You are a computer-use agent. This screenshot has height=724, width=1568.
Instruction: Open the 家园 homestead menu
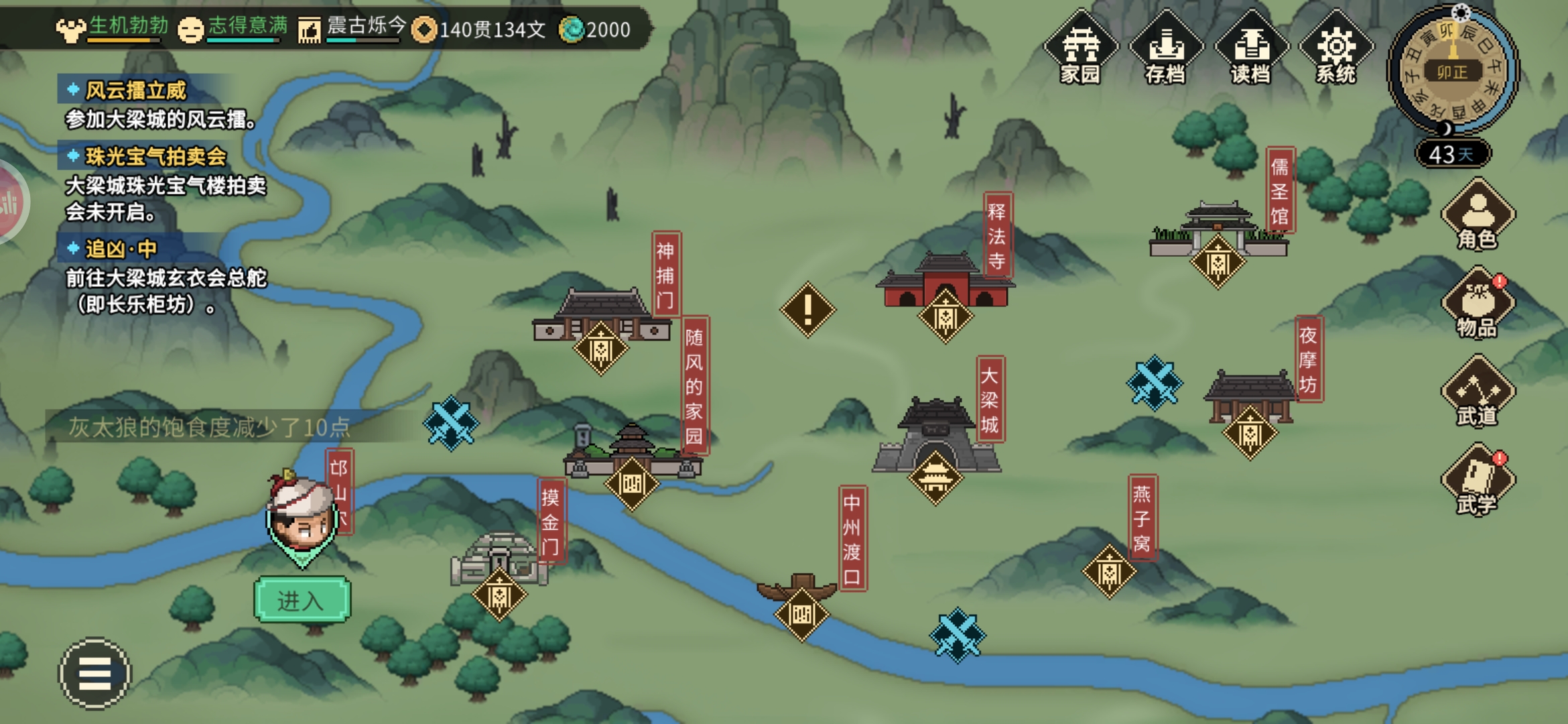coord(1080,48)
